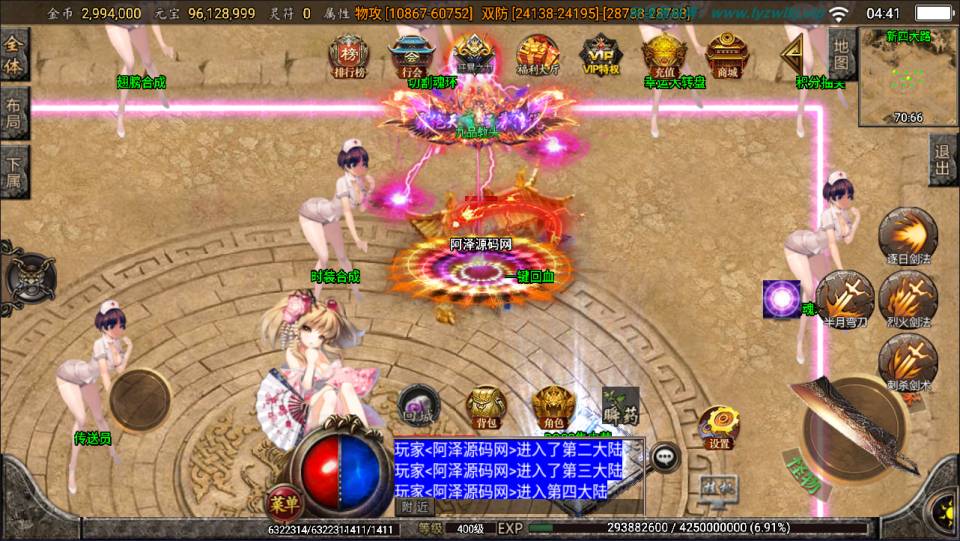
Task: Use the 逐日剑法 skill
Action: (x=907, y=237)
